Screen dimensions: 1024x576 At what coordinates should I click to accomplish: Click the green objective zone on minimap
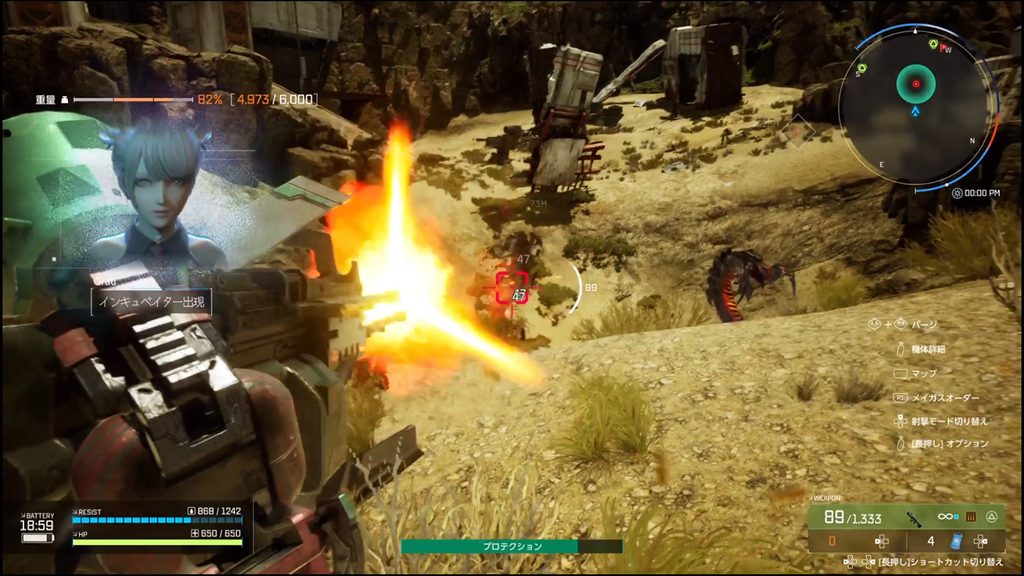[x=914, y=85]
